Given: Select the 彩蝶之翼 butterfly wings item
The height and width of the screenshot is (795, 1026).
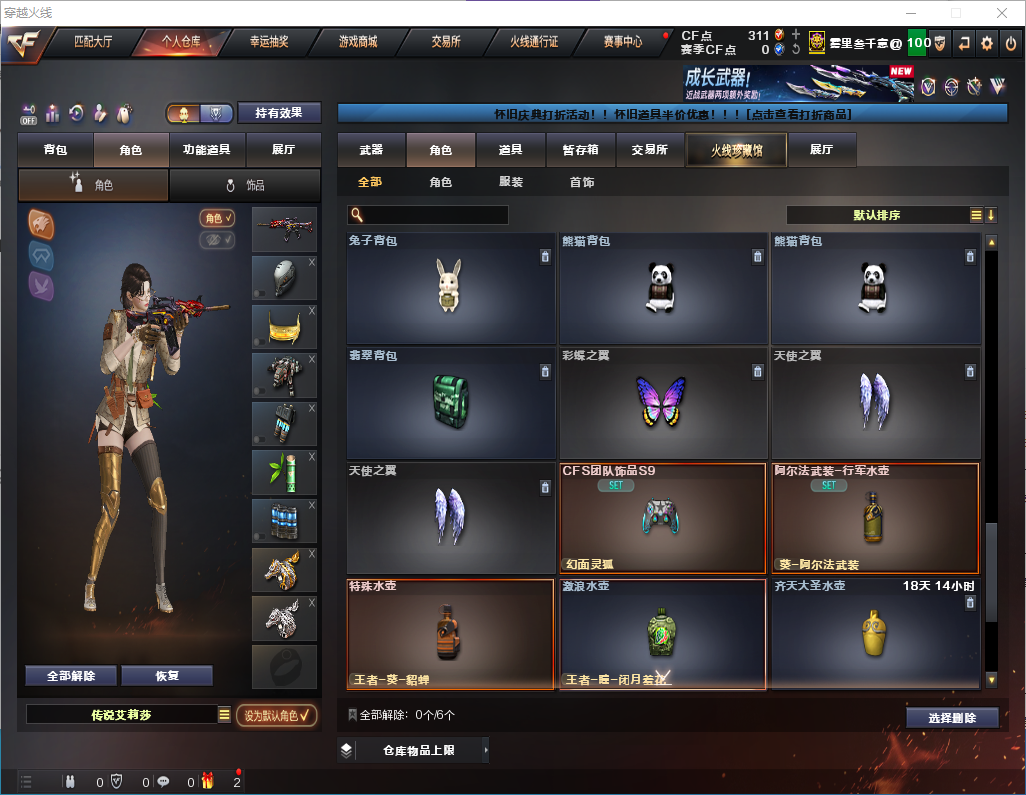Looking at the screenshot, I should [661, 402].
